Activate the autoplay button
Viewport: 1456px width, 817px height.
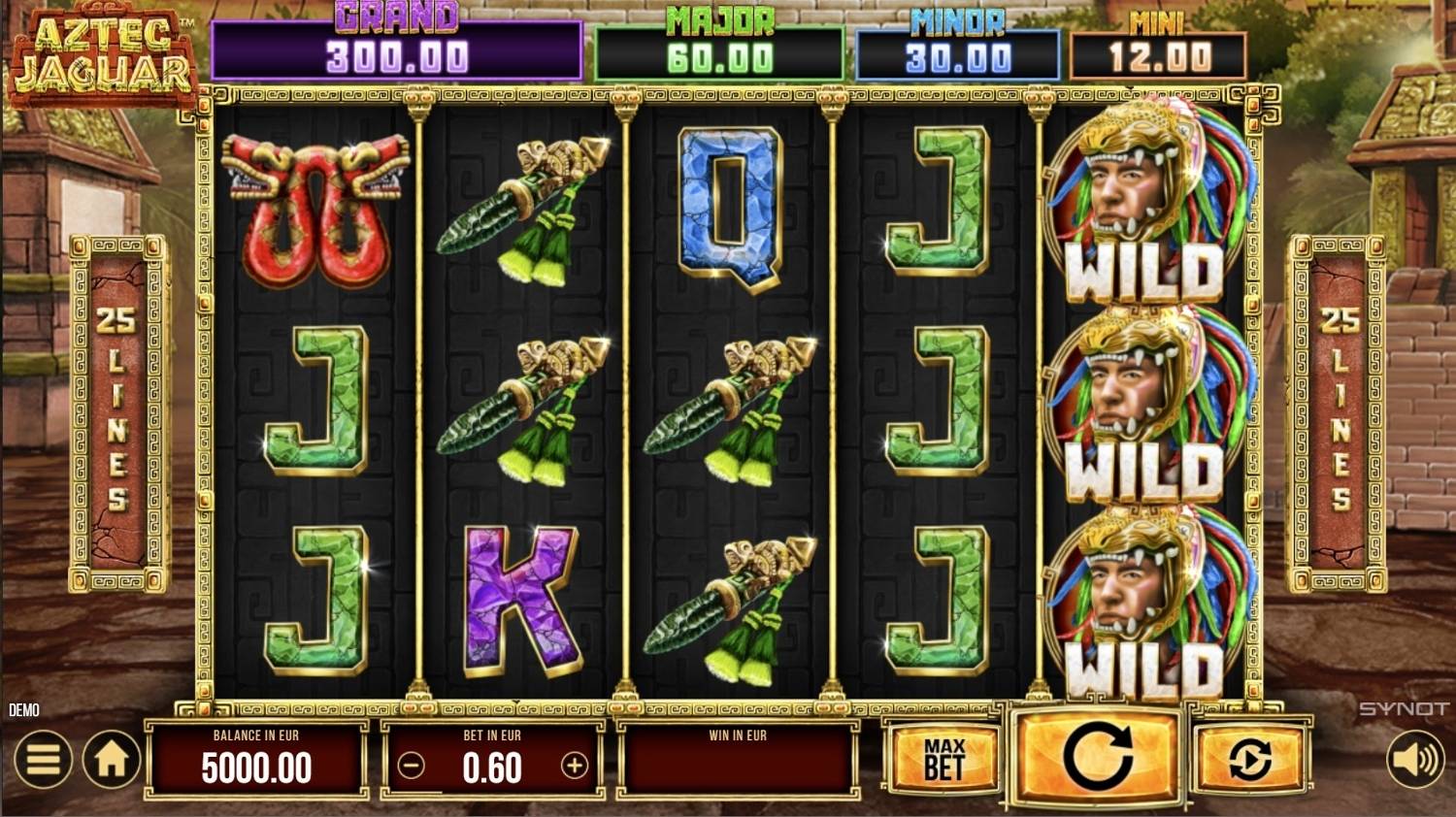coord(1249,759)
